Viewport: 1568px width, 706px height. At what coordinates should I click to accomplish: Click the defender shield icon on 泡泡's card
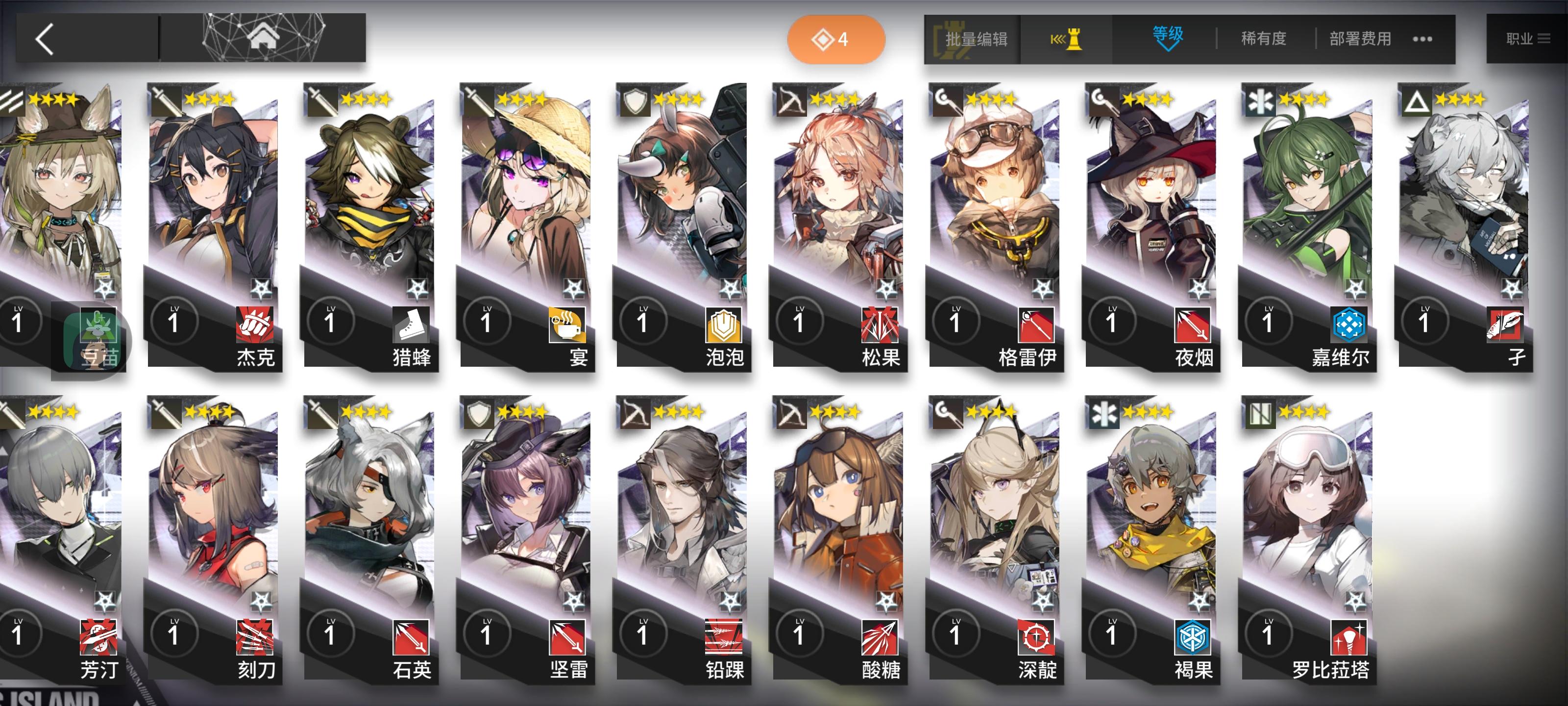(633, 101)
